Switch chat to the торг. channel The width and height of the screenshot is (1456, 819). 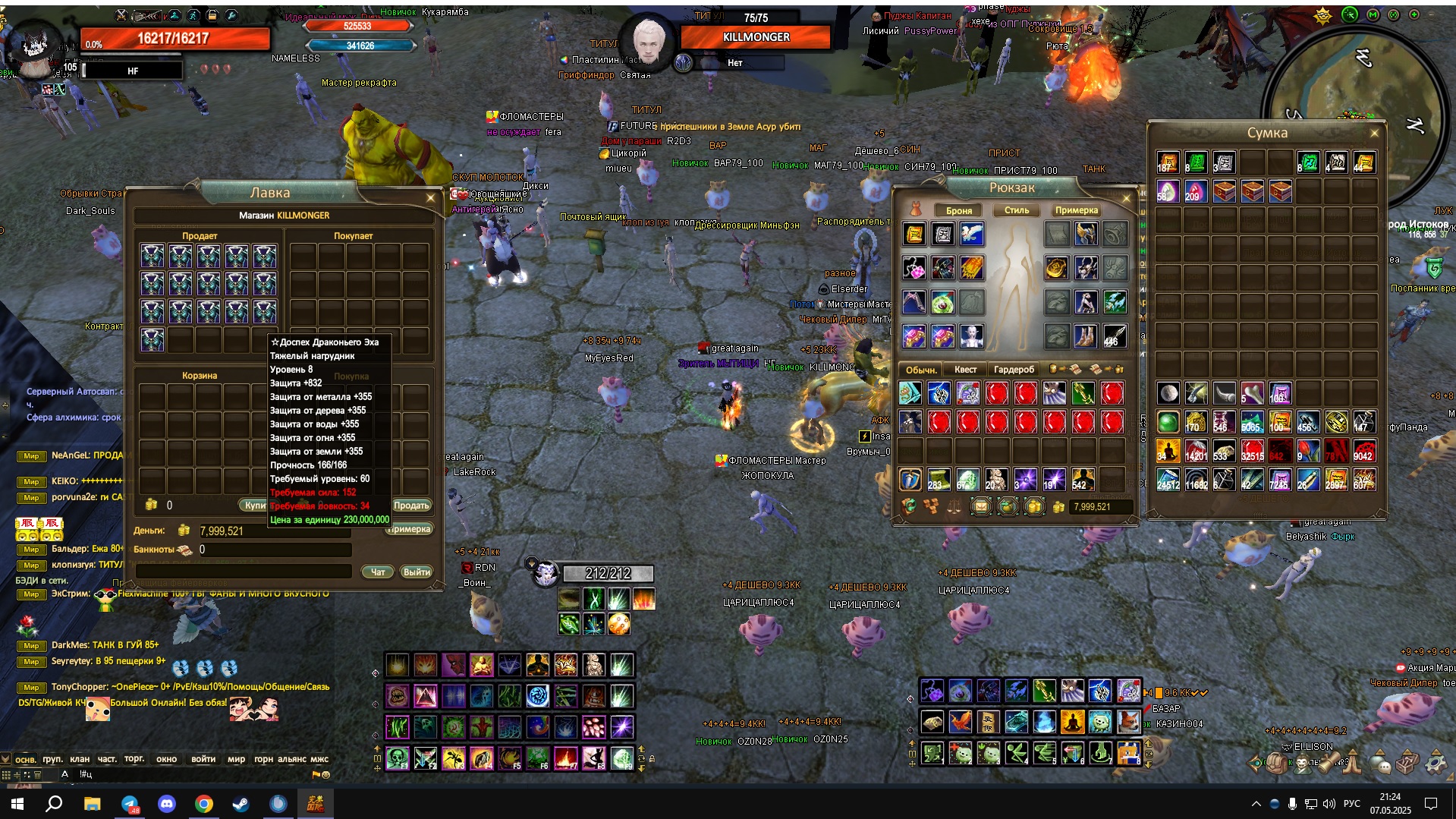click(x=134, y=759)
